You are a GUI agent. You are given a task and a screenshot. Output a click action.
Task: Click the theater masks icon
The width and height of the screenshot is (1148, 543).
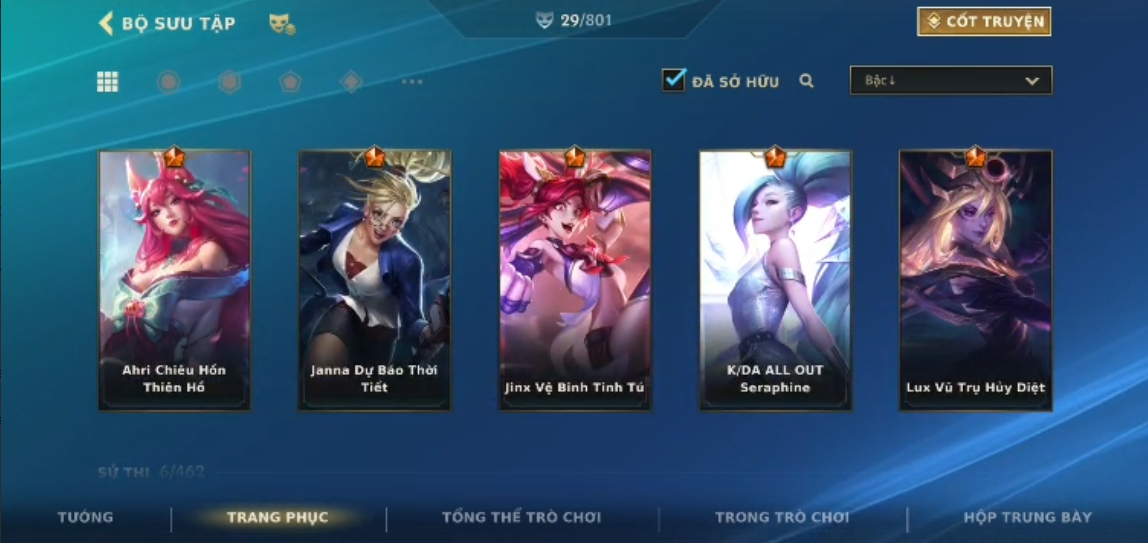(281, 24)
